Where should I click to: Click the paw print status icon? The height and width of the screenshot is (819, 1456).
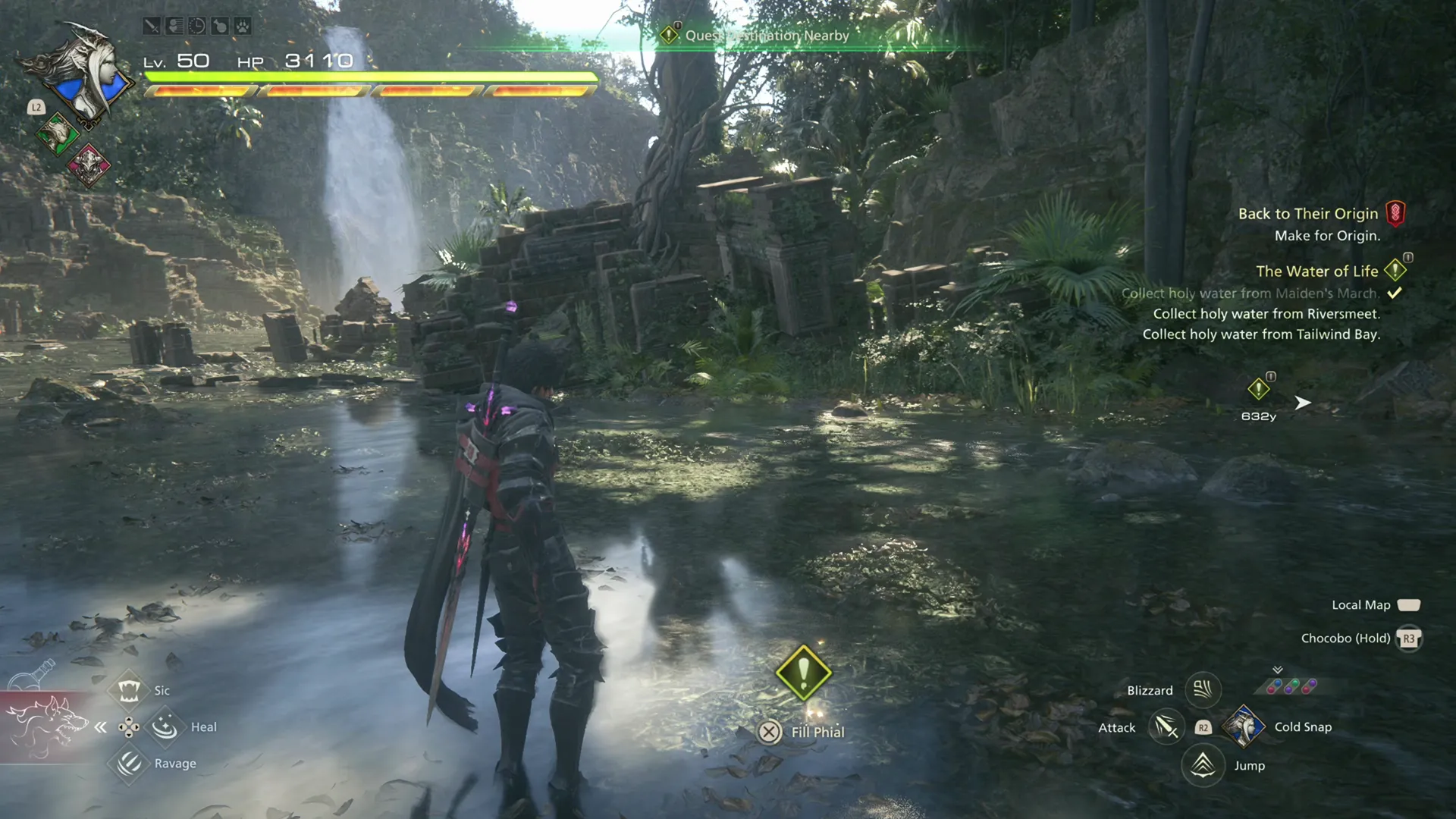coord(243,26)
